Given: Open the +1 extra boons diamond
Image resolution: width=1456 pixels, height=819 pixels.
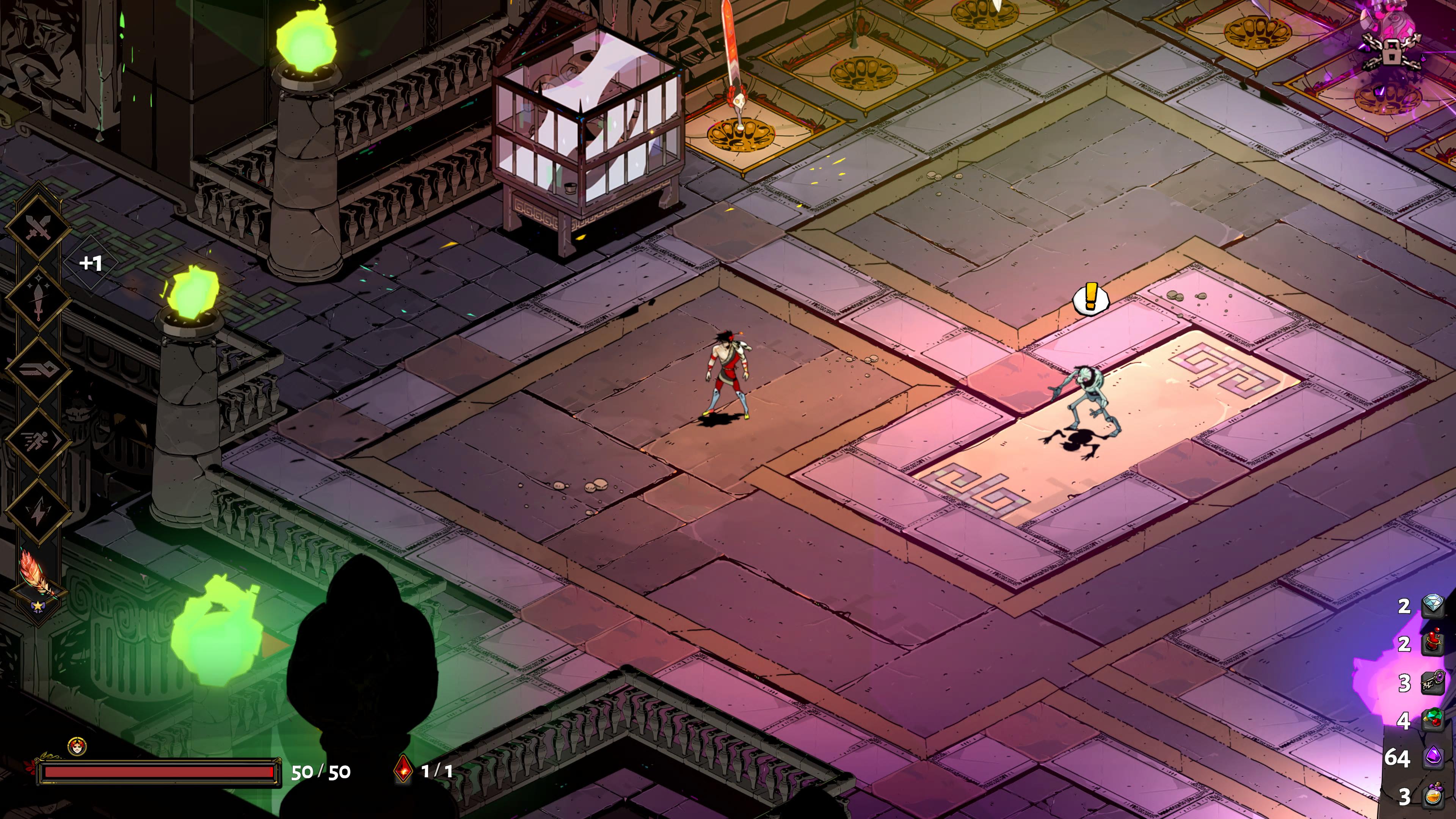Looking at the screenshot, I should tap(91, 264).
